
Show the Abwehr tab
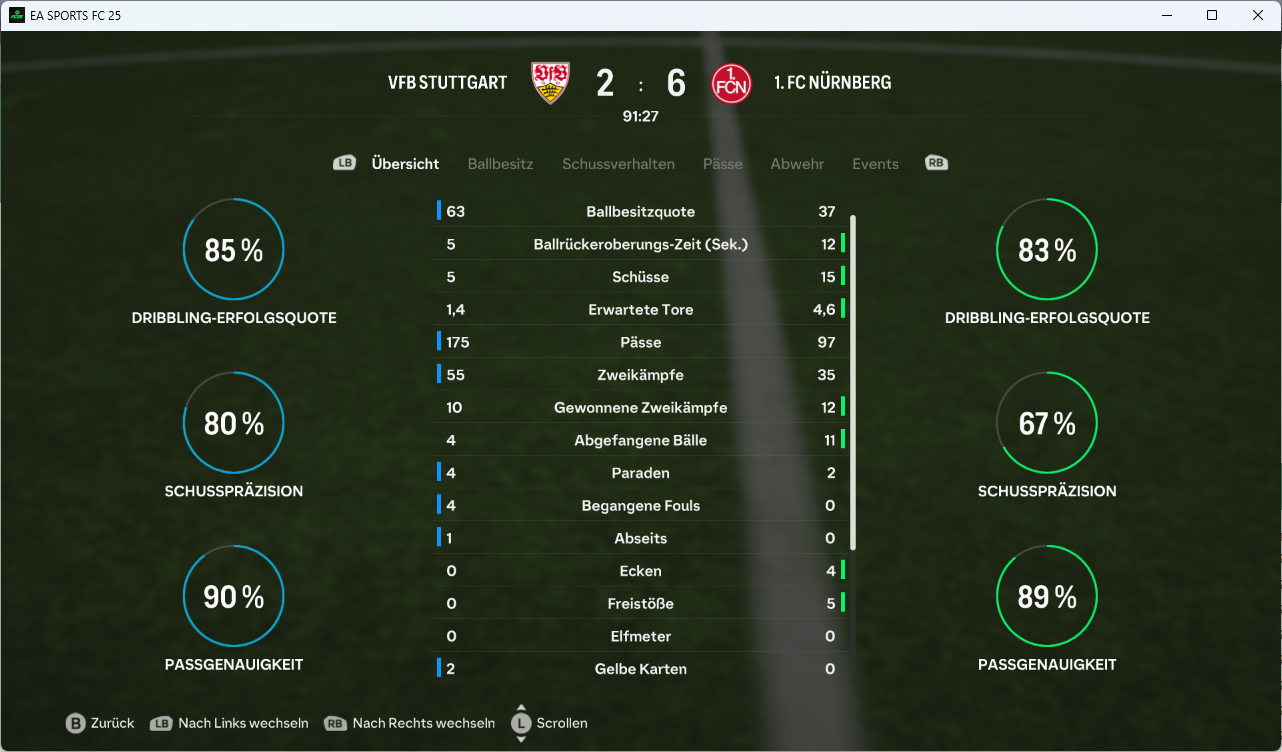[797, 164]
